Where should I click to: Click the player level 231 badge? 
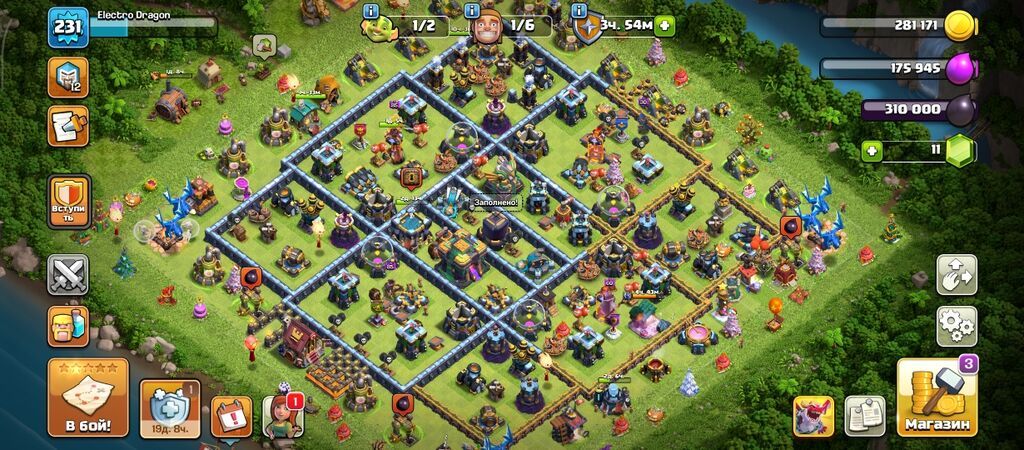pos(68,27)
